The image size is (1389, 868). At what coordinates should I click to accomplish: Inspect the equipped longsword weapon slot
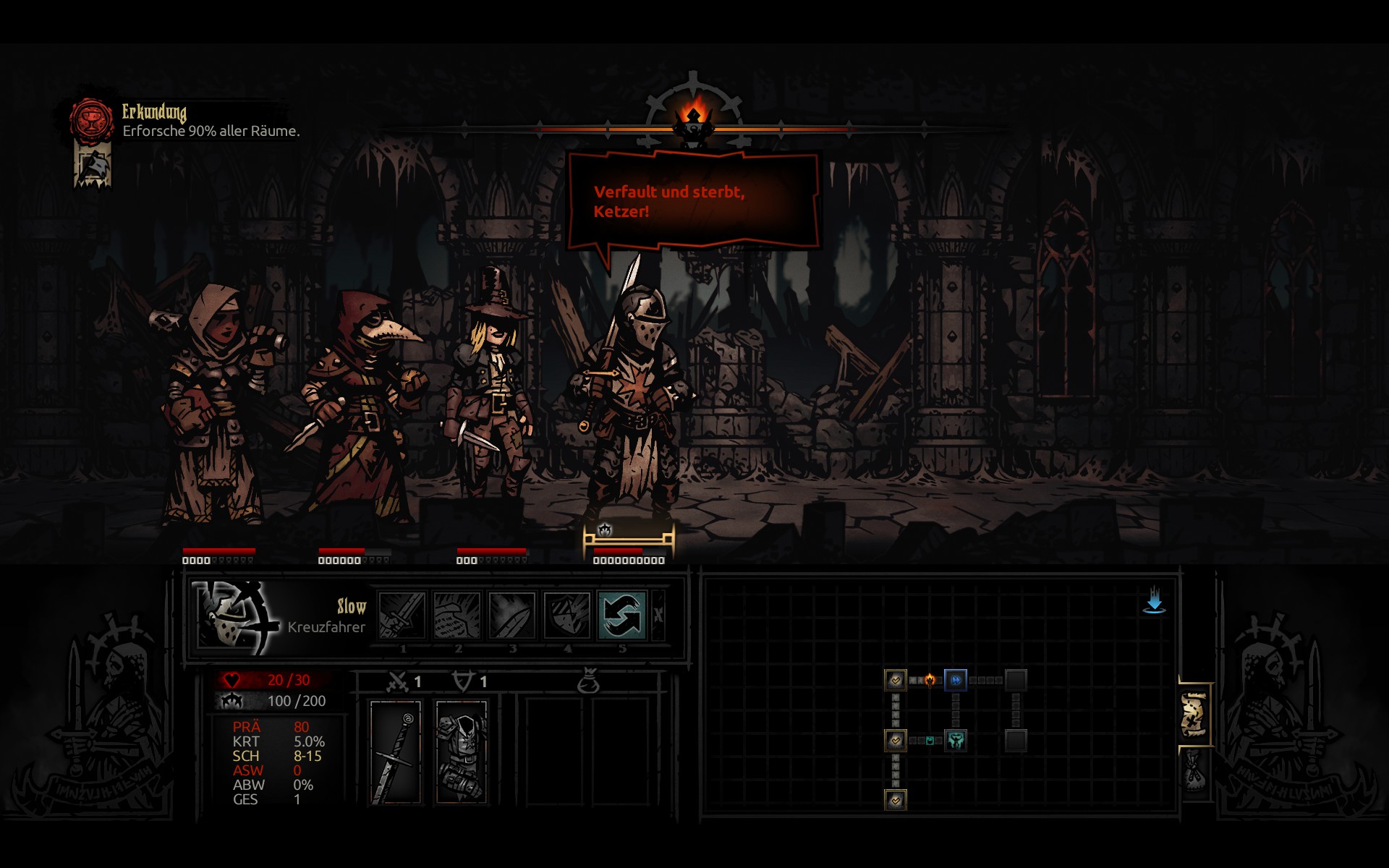click(396, 752)
